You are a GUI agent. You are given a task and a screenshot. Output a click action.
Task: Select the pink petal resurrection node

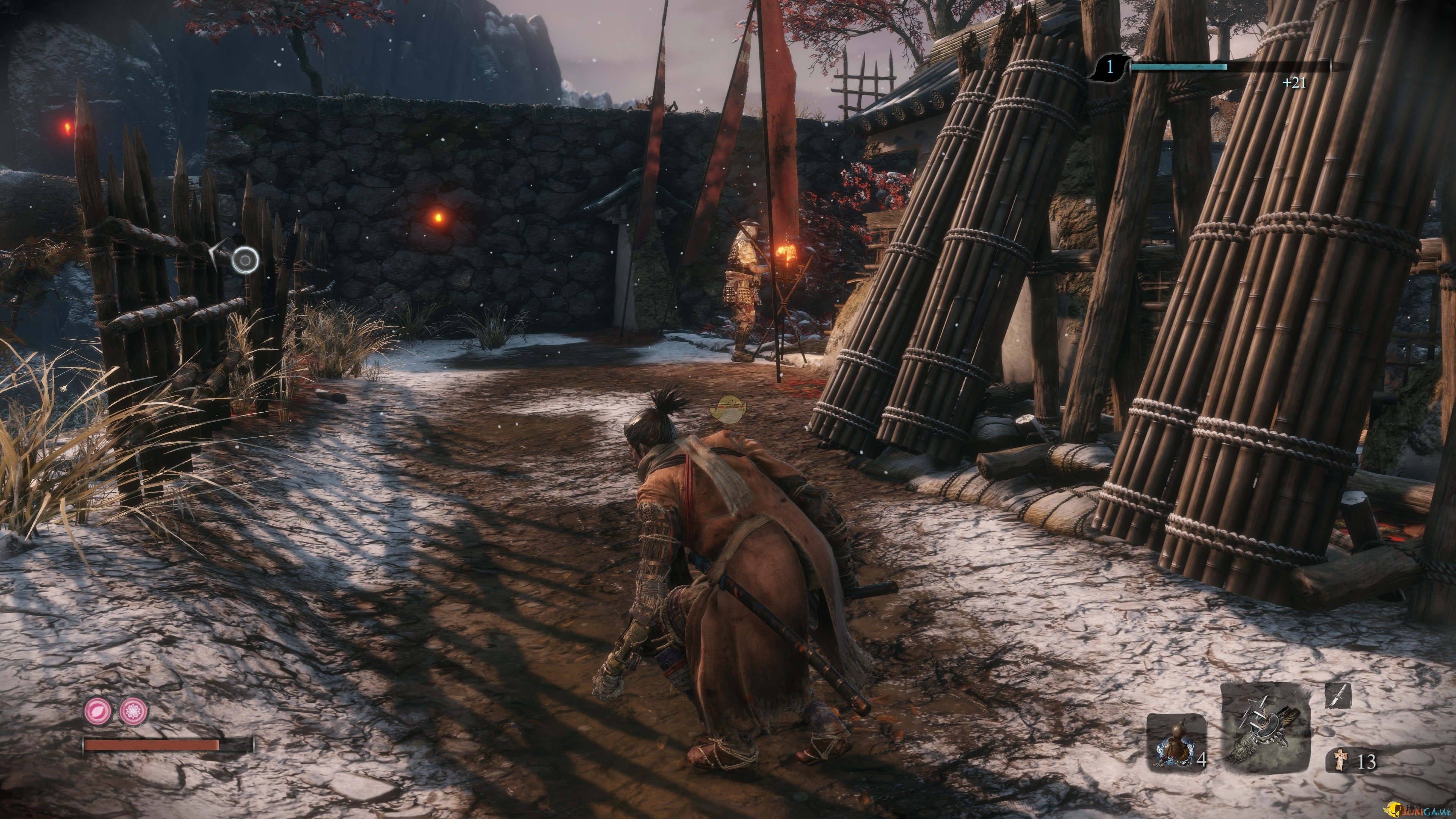[98, 711]
